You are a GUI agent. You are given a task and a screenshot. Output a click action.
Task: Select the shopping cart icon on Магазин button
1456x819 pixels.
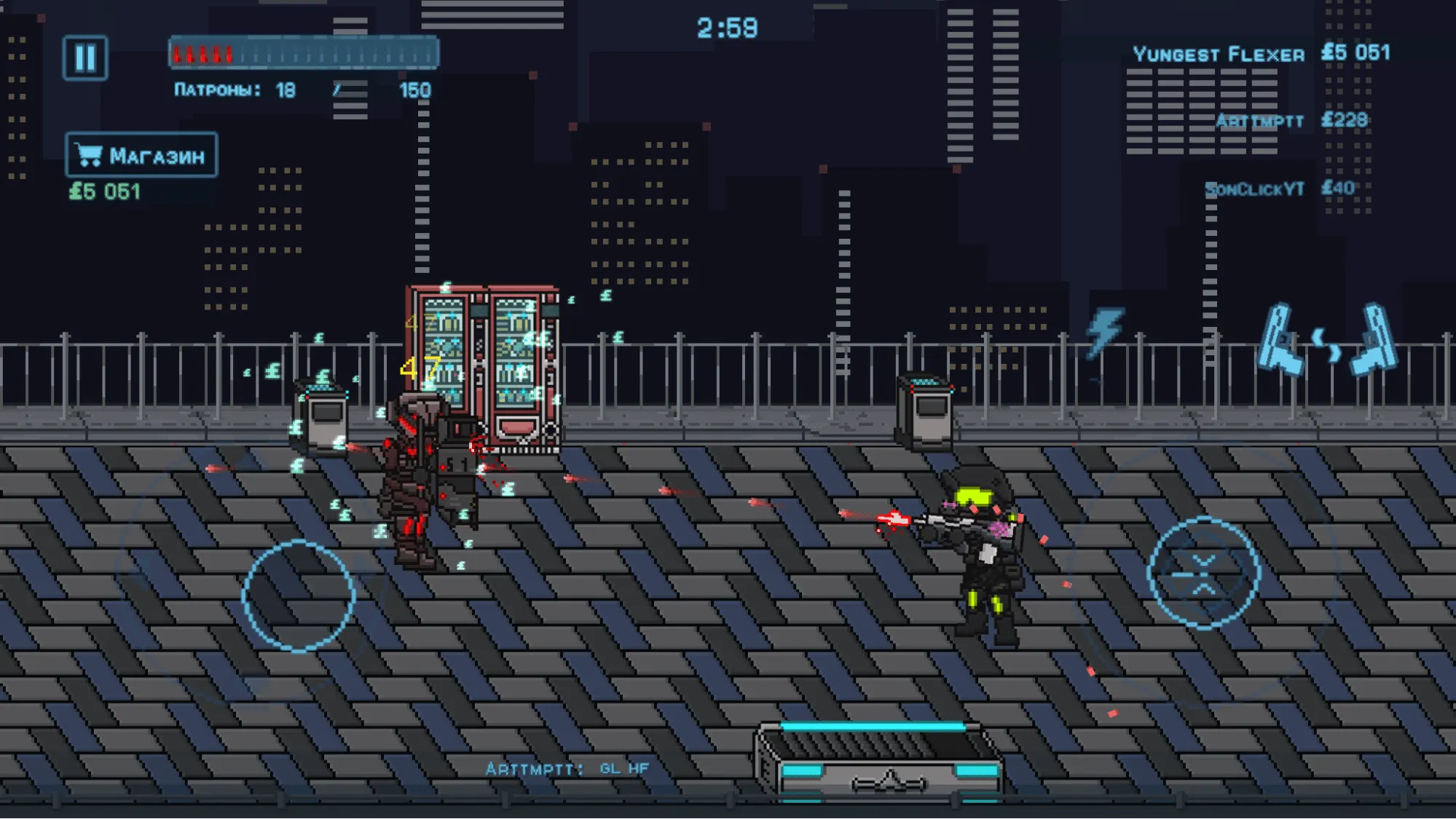89,154
